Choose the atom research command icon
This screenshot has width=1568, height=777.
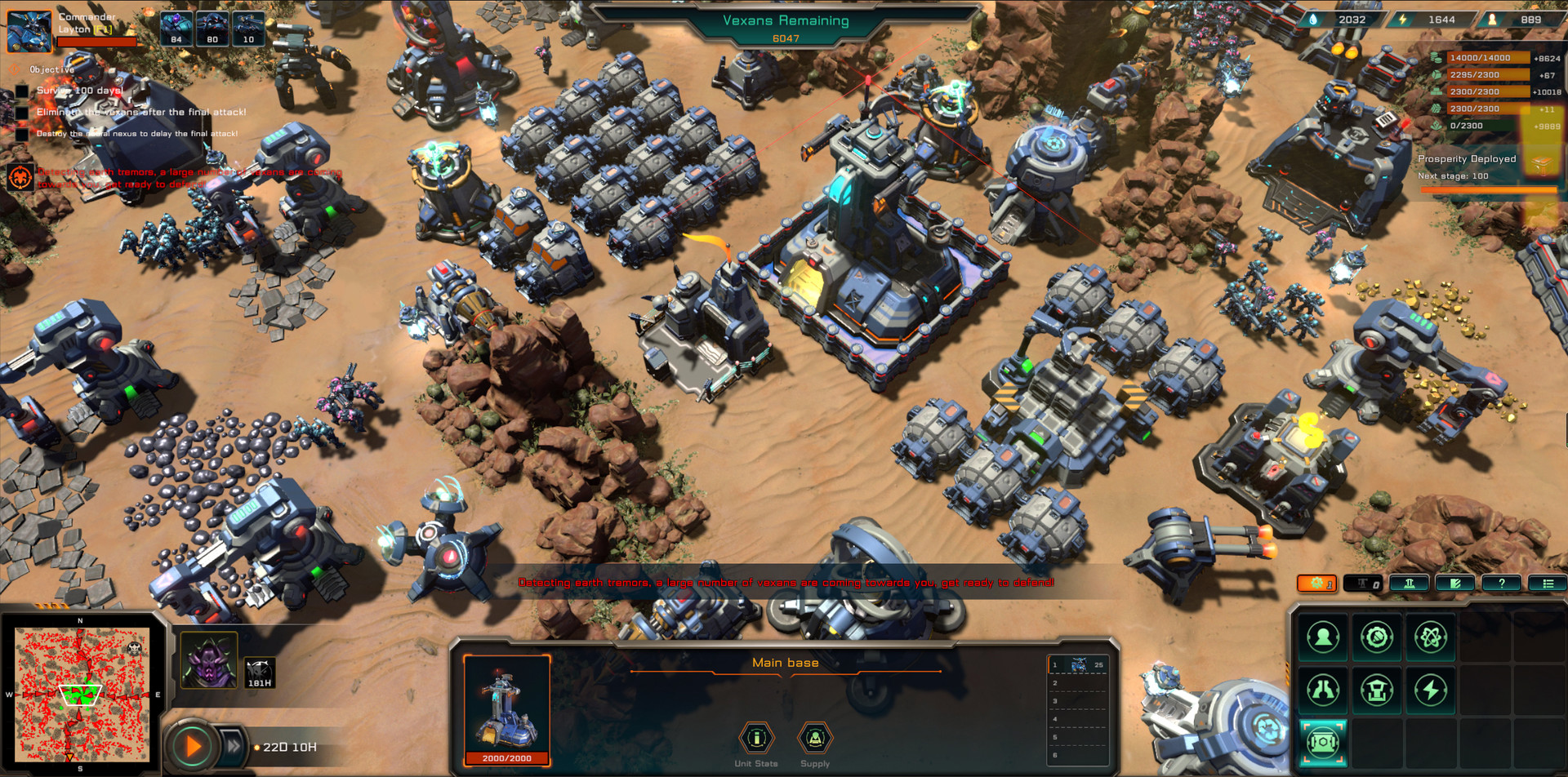click(1430, 637)
